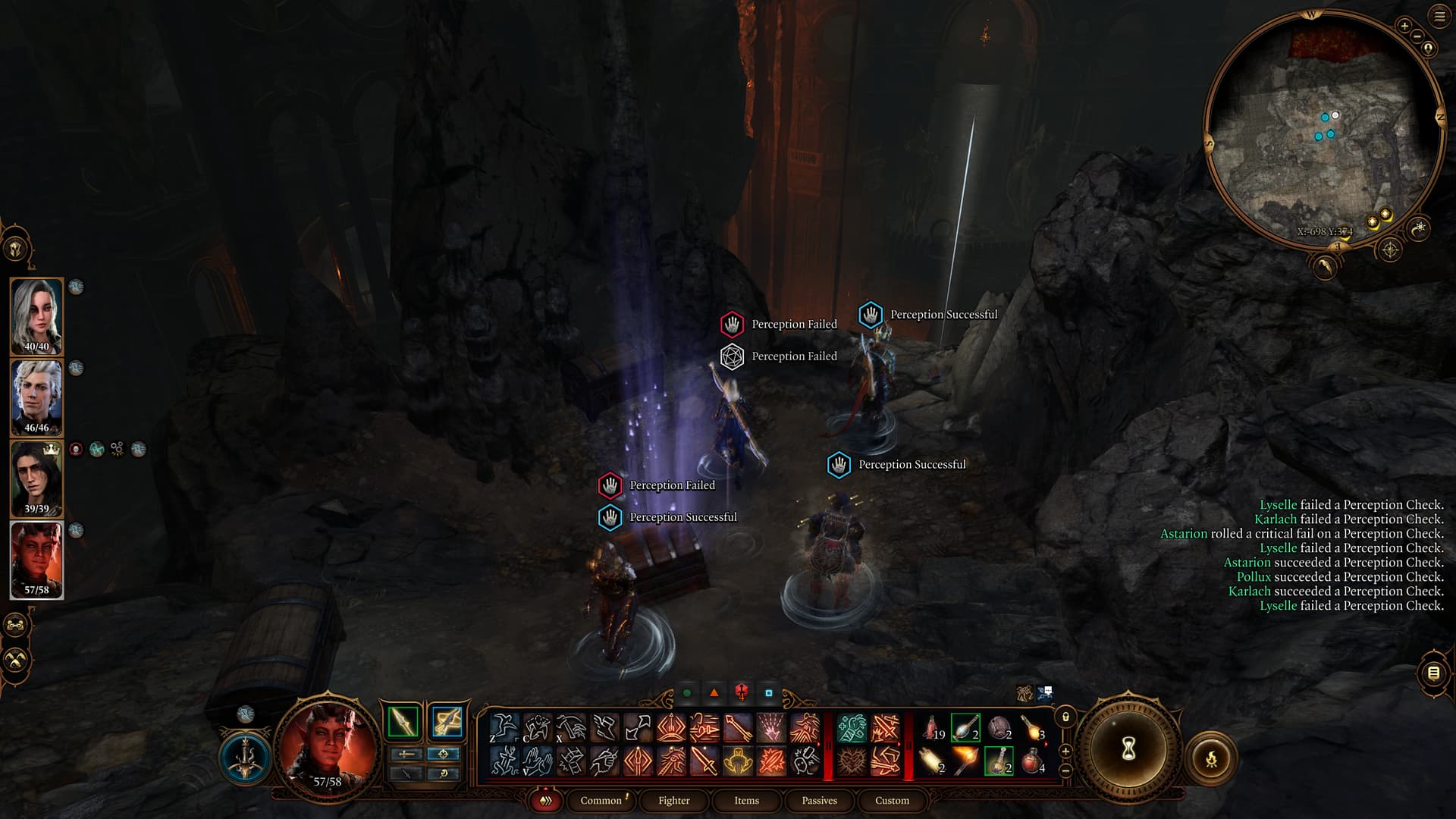Select the melee spear weapon slot
The width and height of the screenshot is (1456, 819).
(403, 721)
